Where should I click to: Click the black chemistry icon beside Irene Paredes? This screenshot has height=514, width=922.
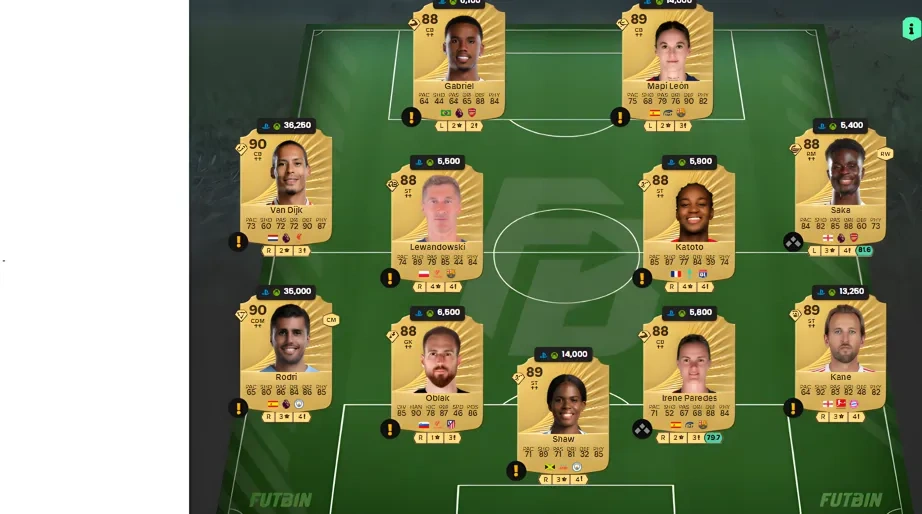coord(642,428)
